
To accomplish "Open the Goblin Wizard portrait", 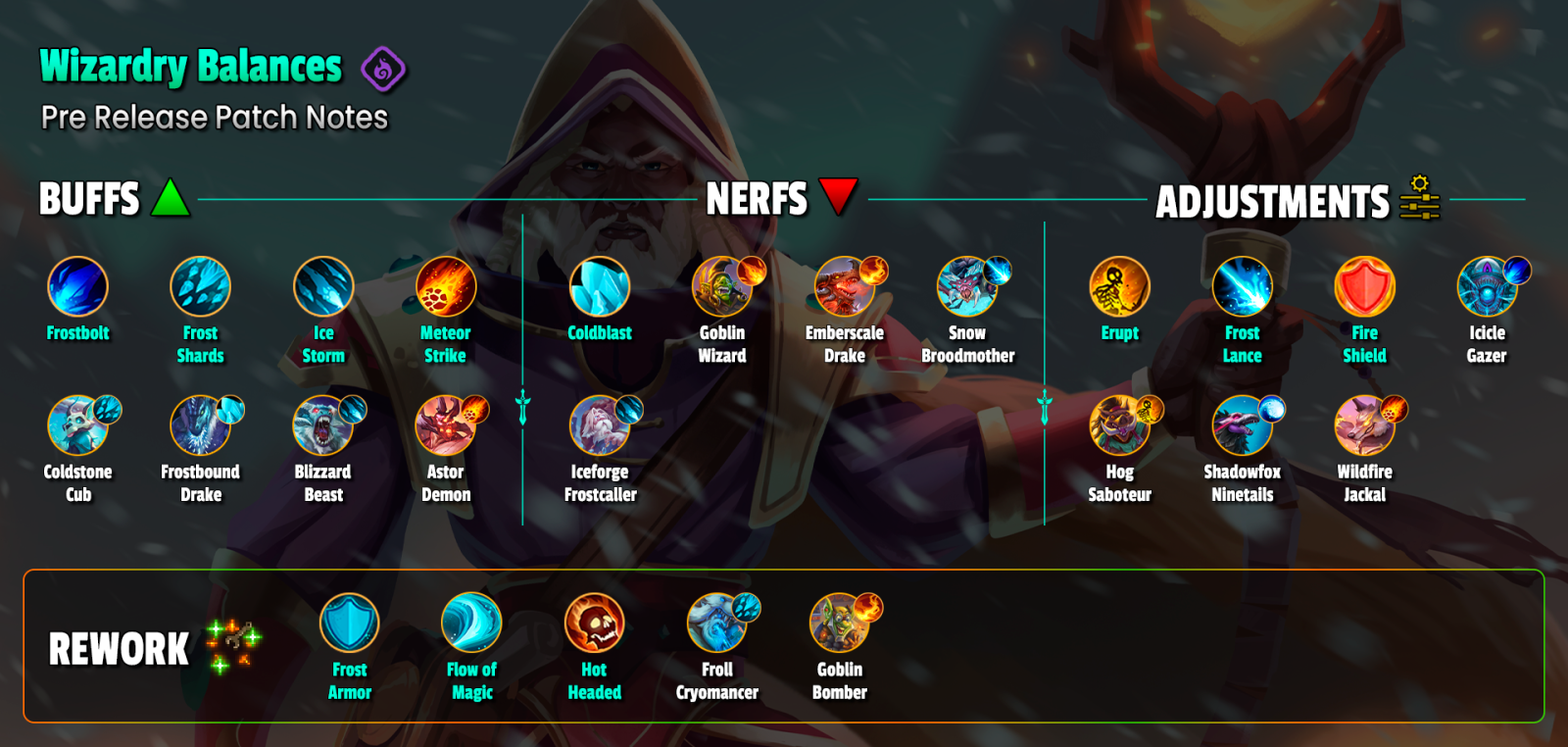I will tap(722, 286).
